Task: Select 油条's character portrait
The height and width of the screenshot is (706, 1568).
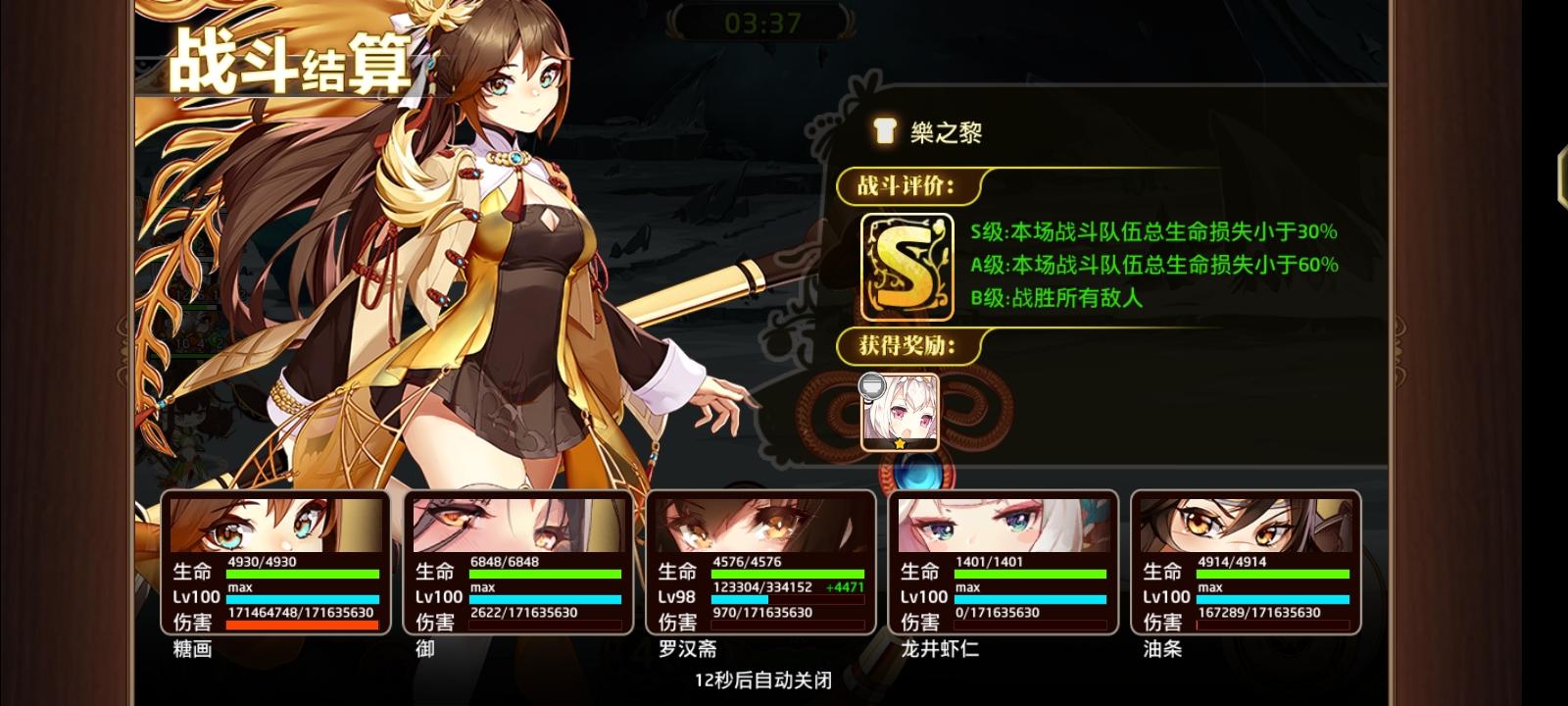Action: 1245,525
